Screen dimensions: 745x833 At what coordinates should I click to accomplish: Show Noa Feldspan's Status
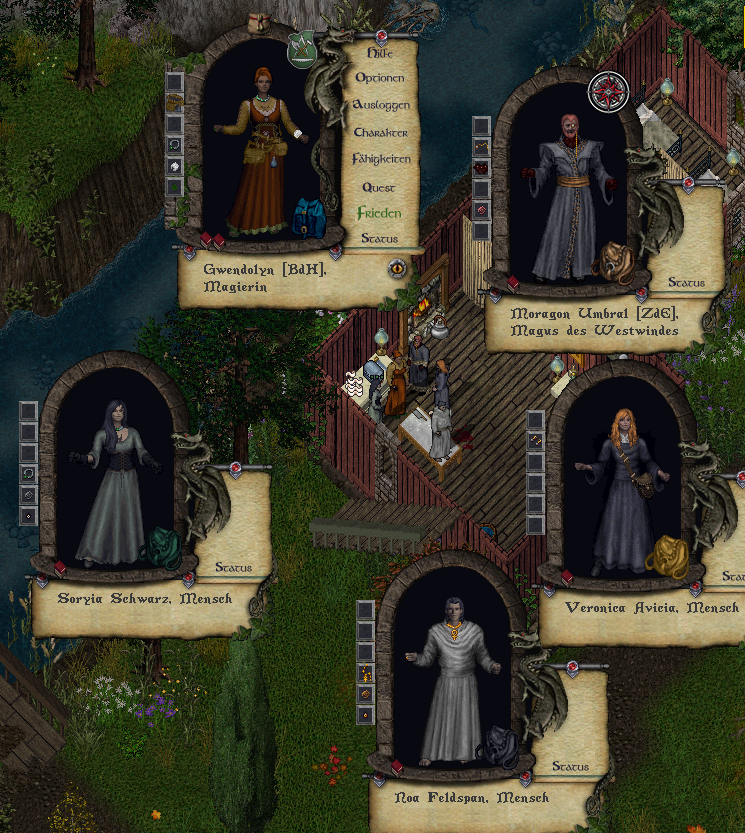(x=569, y=767)
